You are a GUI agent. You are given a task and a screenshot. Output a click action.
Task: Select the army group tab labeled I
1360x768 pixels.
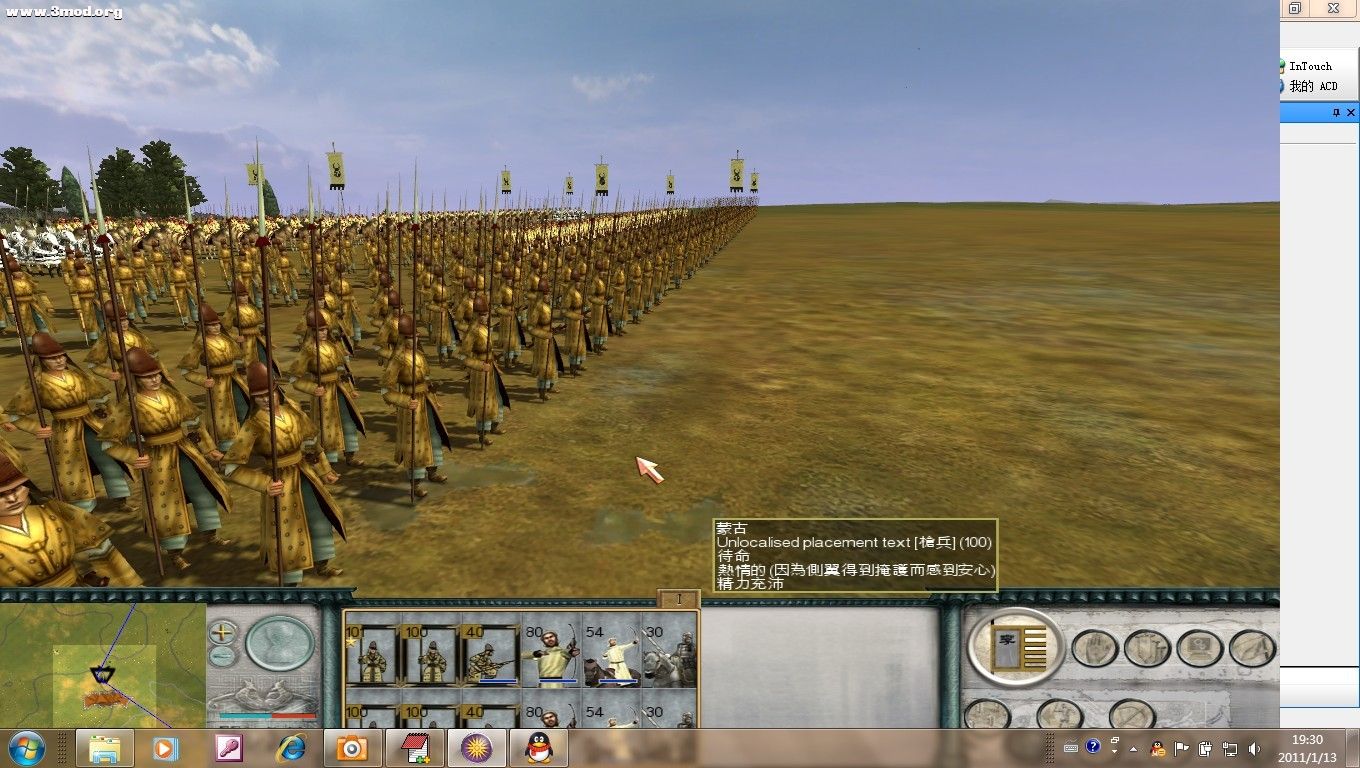tap(679, 598)
